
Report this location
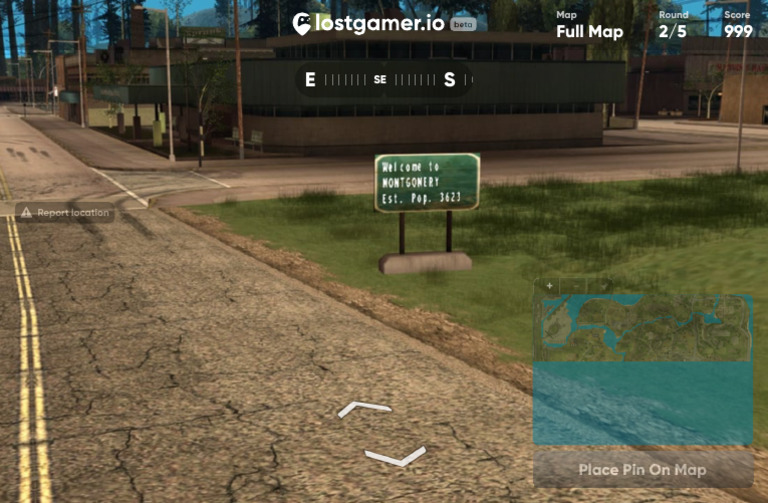(65, 212)
